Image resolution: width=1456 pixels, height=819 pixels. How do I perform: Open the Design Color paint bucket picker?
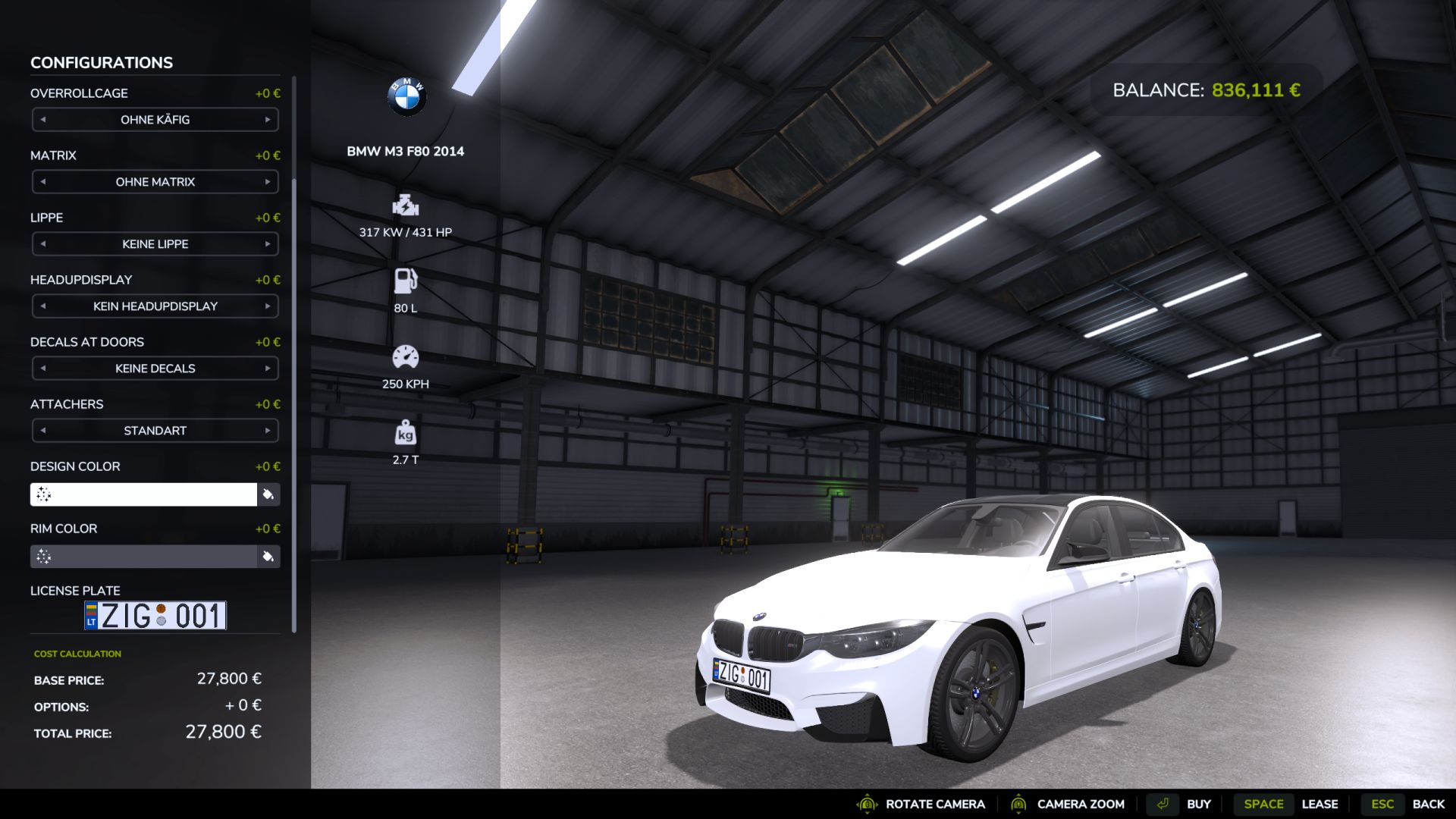[x=268, y=494]
